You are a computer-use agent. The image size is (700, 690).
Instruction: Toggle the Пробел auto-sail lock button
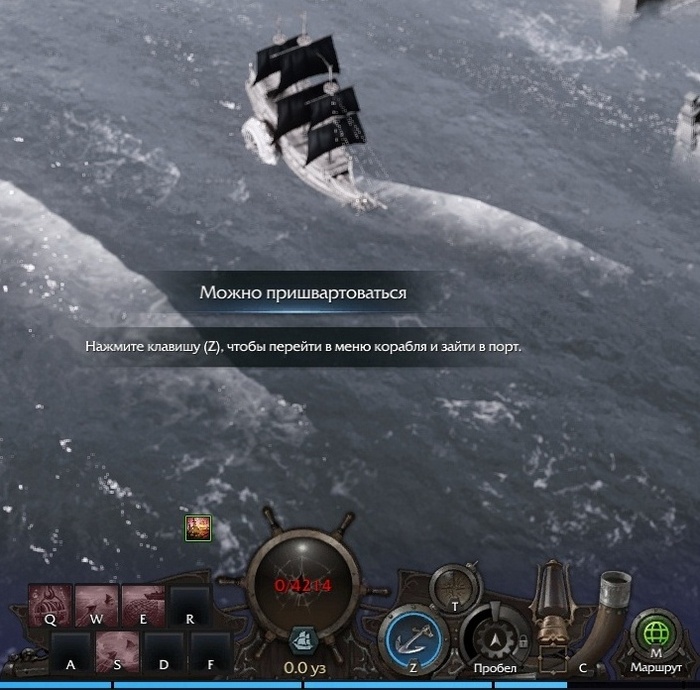496,637
